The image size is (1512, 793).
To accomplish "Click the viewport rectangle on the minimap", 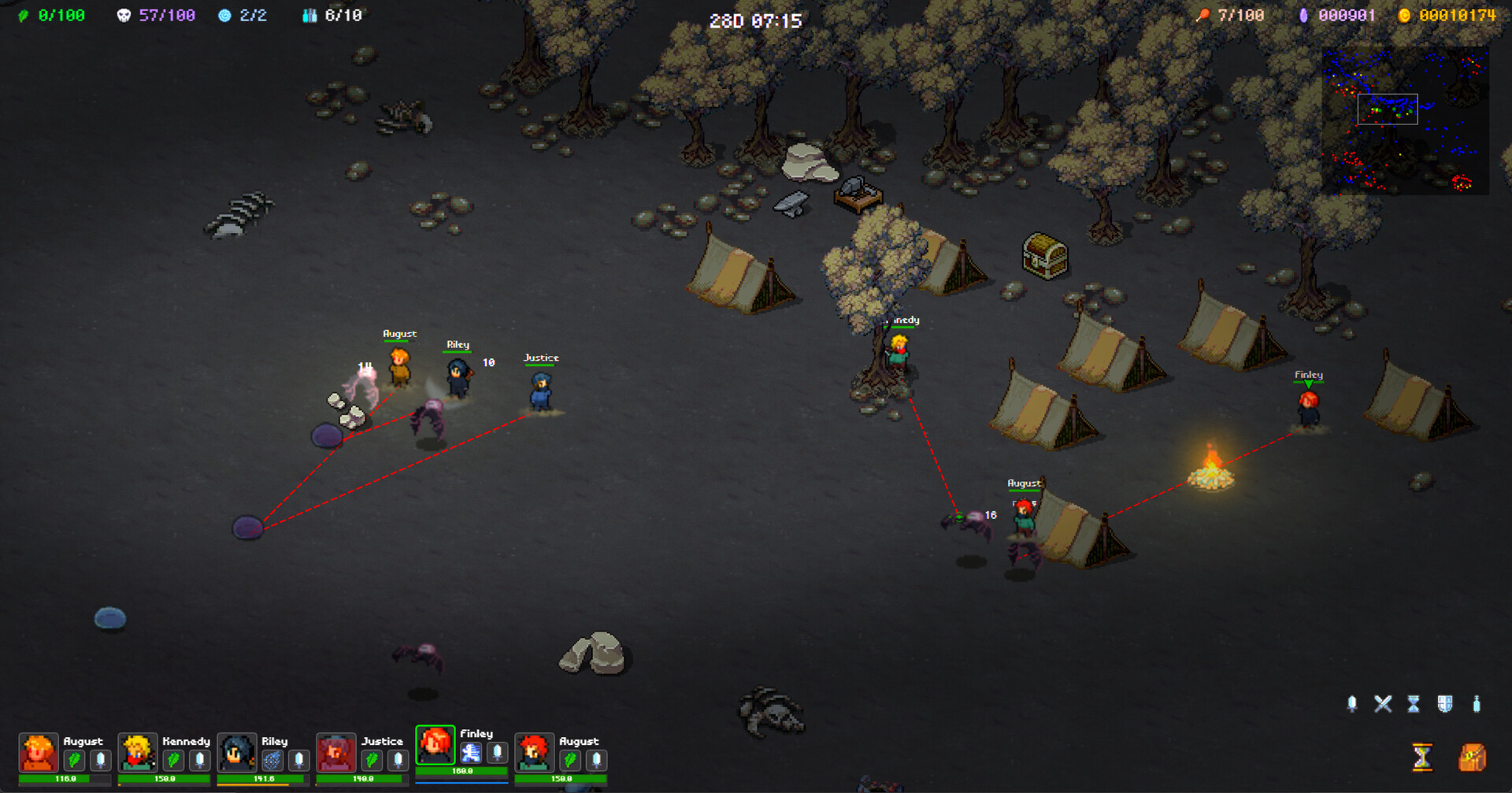I will pyautogui.click(x=1388, y=110).
